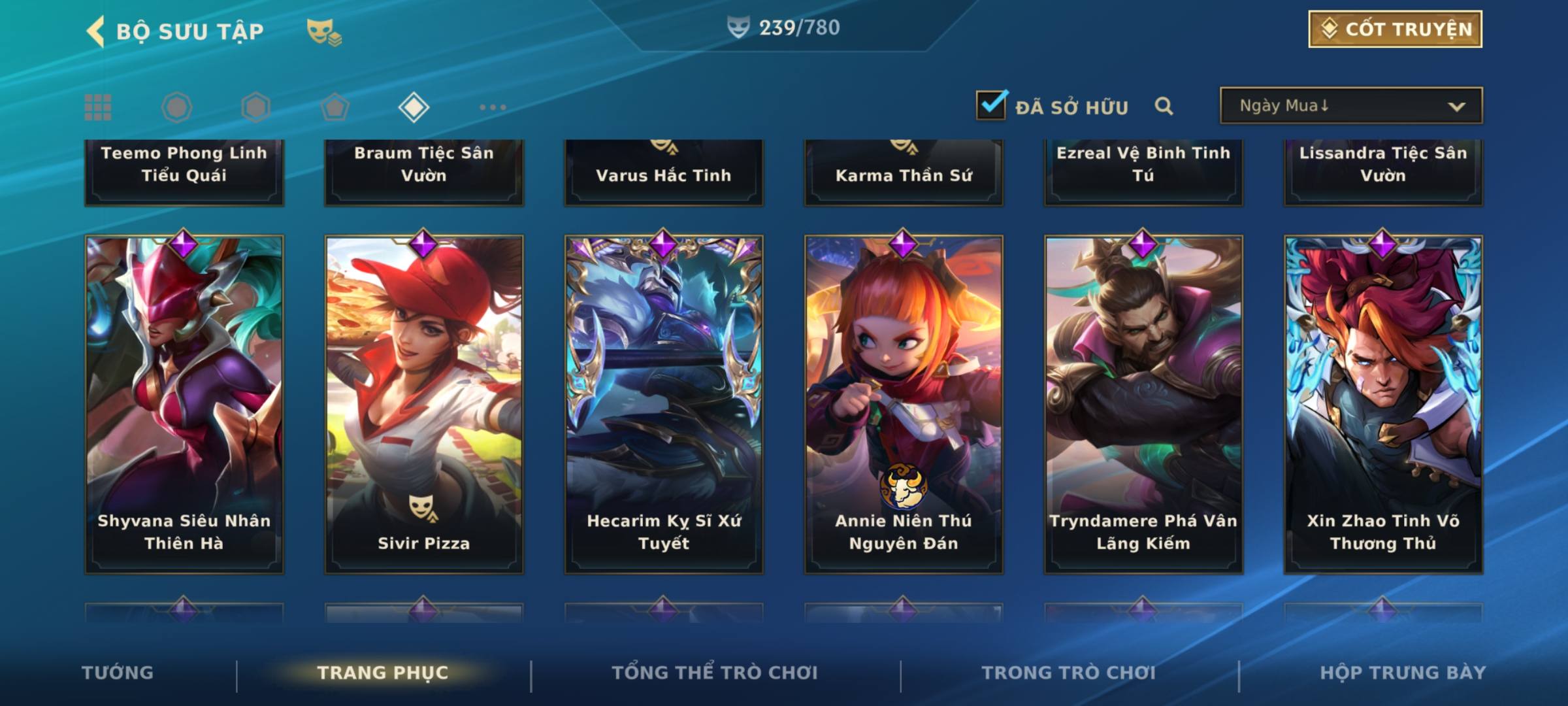Switch to Tổng Thể Trò Chơi tab
Image resolution: width=1568 pixels, height=706 pixels.
click(715, 673)
